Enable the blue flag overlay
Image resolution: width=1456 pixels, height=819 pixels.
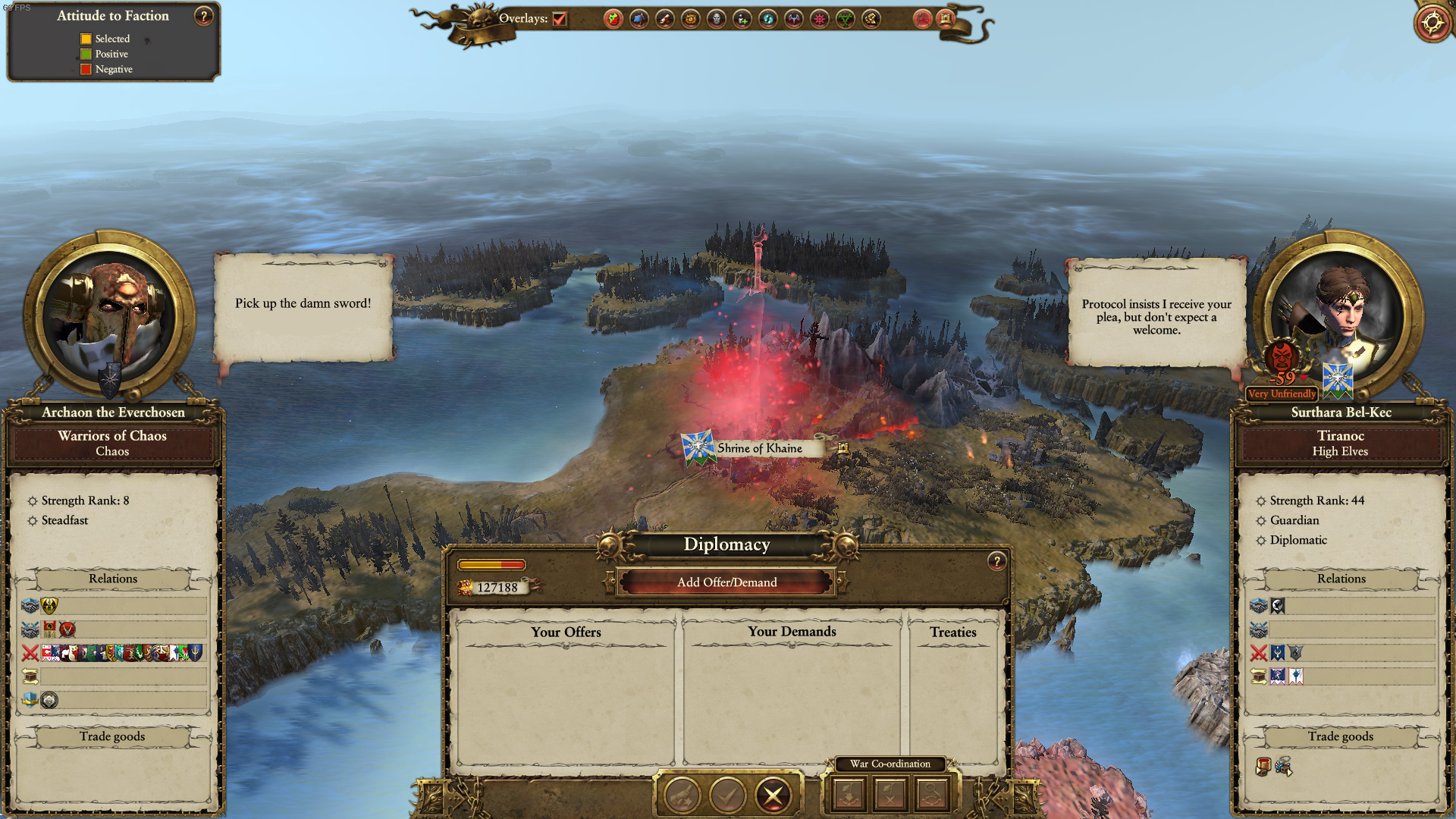(x=639, y=19)
